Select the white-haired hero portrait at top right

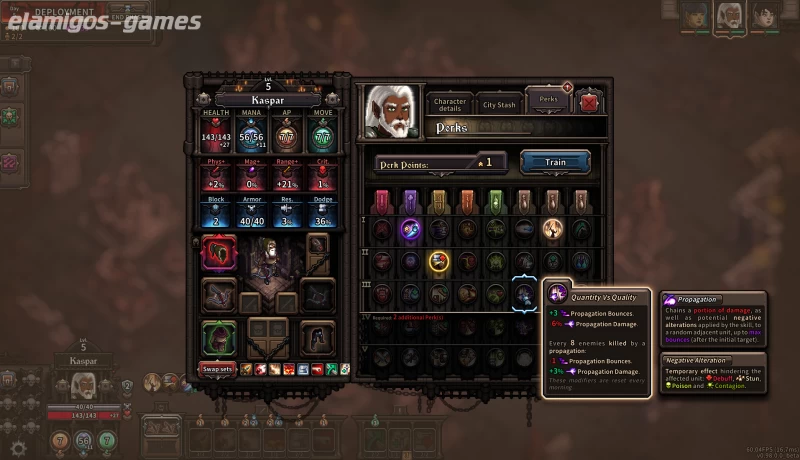[x=728, y=15]
